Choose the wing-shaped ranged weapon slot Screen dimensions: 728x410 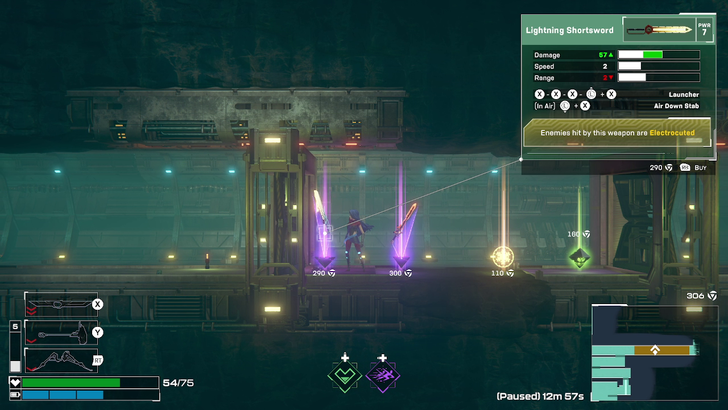pos(58,359)
